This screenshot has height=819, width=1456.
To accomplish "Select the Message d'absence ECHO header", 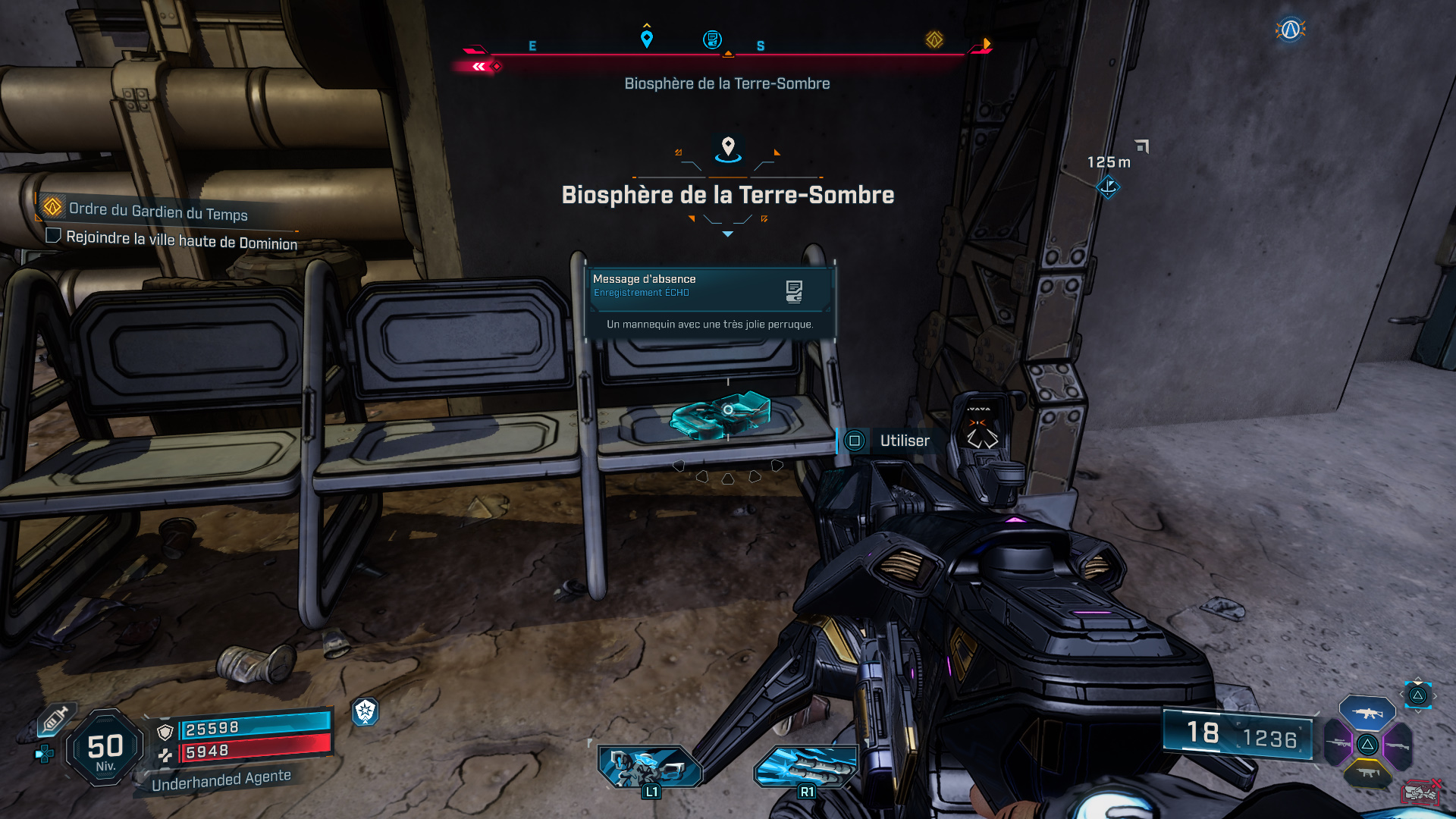I will (643, 279).
